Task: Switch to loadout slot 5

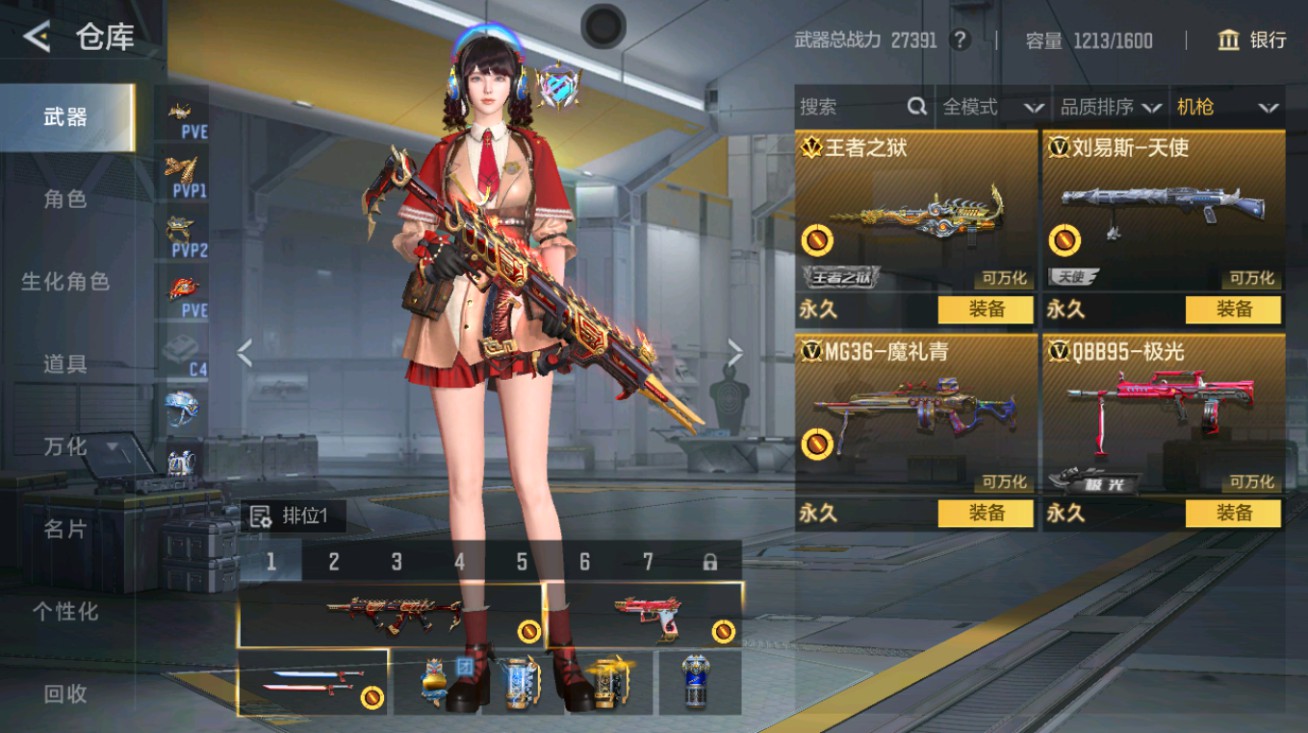Action: coord(521,563)
